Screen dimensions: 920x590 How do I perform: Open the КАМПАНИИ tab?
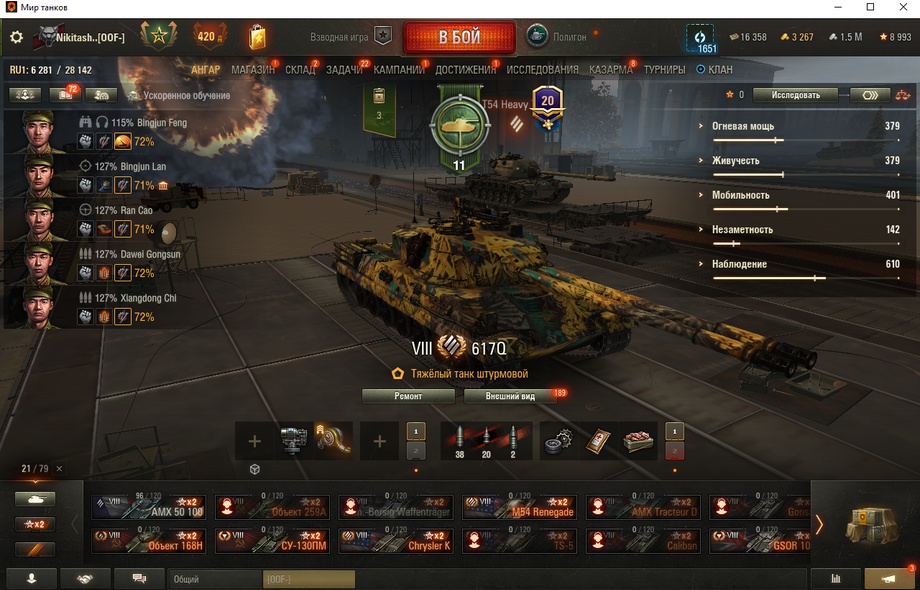pos(399,70)
